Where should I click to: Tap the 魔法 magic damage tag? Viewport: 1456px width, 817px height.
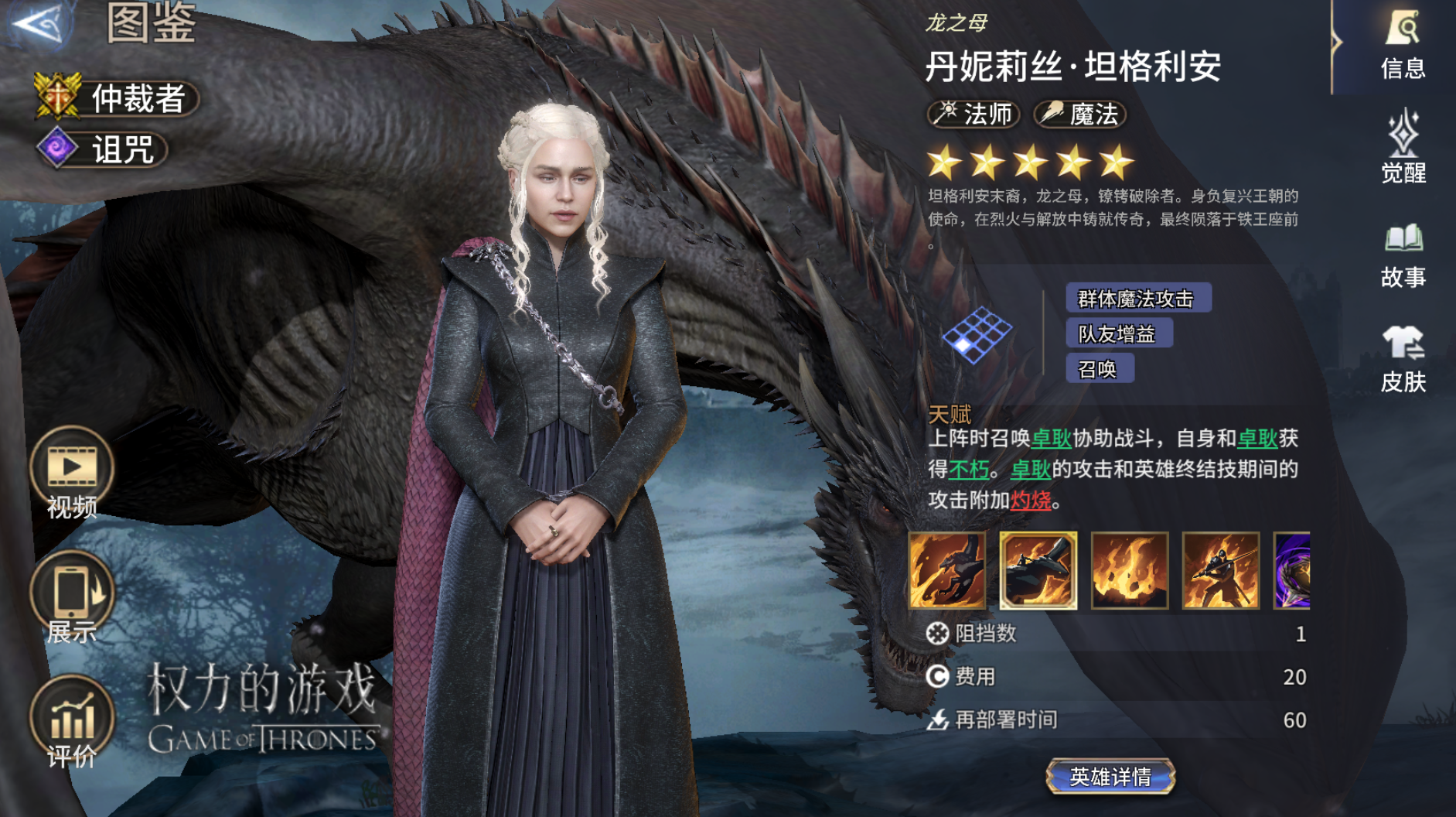point(1080,115)
